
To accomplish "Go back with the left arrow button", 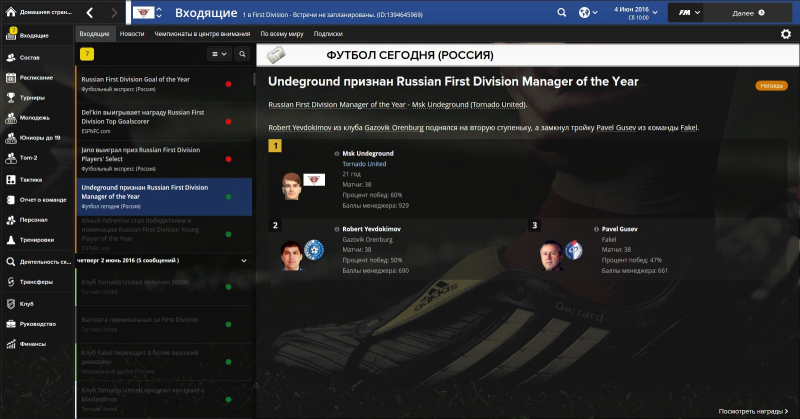I will [x=90, y=14].
